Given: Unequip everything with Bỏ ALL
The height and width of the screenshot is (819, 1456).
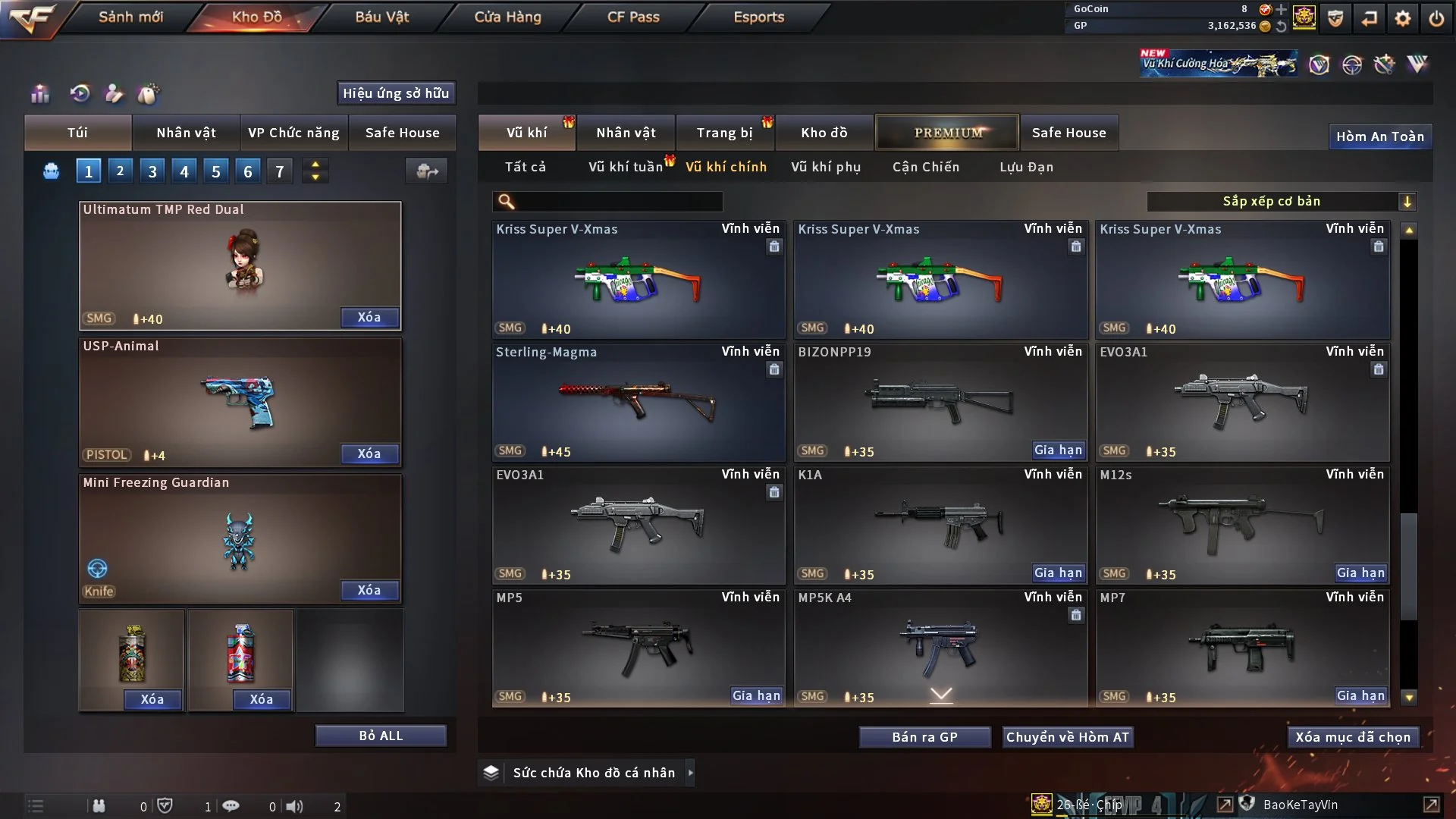Looking at the screenshot, I should click(x=381, y=736).
